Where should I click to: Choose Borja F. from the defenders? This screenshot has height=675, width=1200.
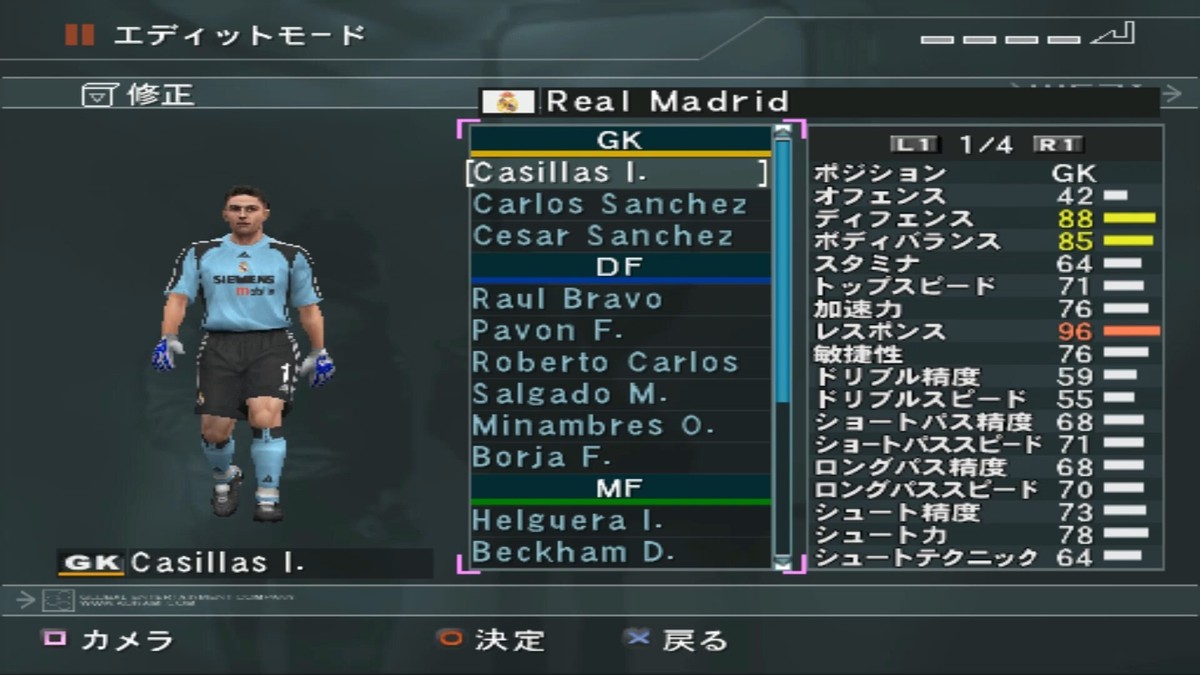pos(541,457)
